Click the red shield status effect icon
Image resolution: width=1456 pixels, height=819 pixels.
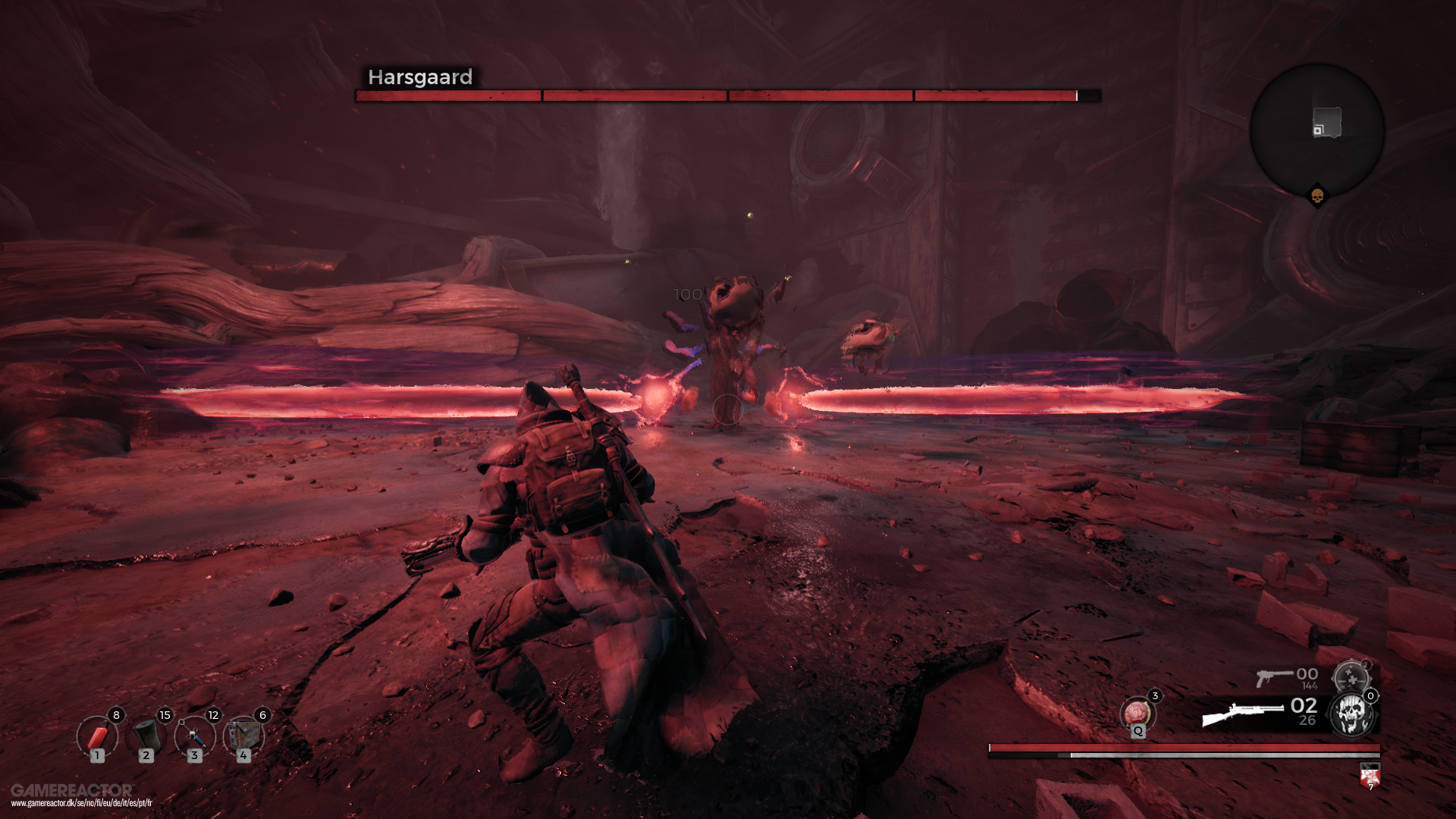click(x=1370, y=777)
